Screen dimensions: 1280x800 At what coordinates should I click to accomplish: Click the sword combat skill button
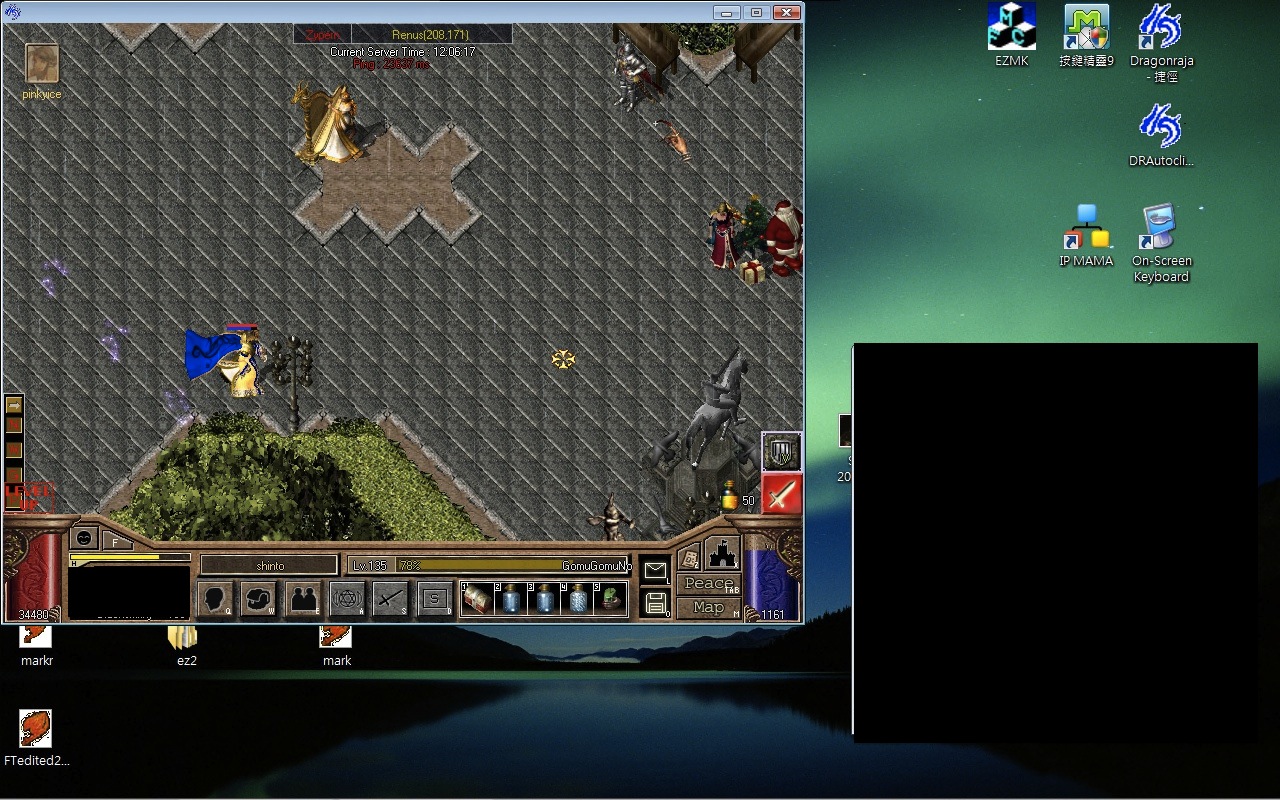390,599
